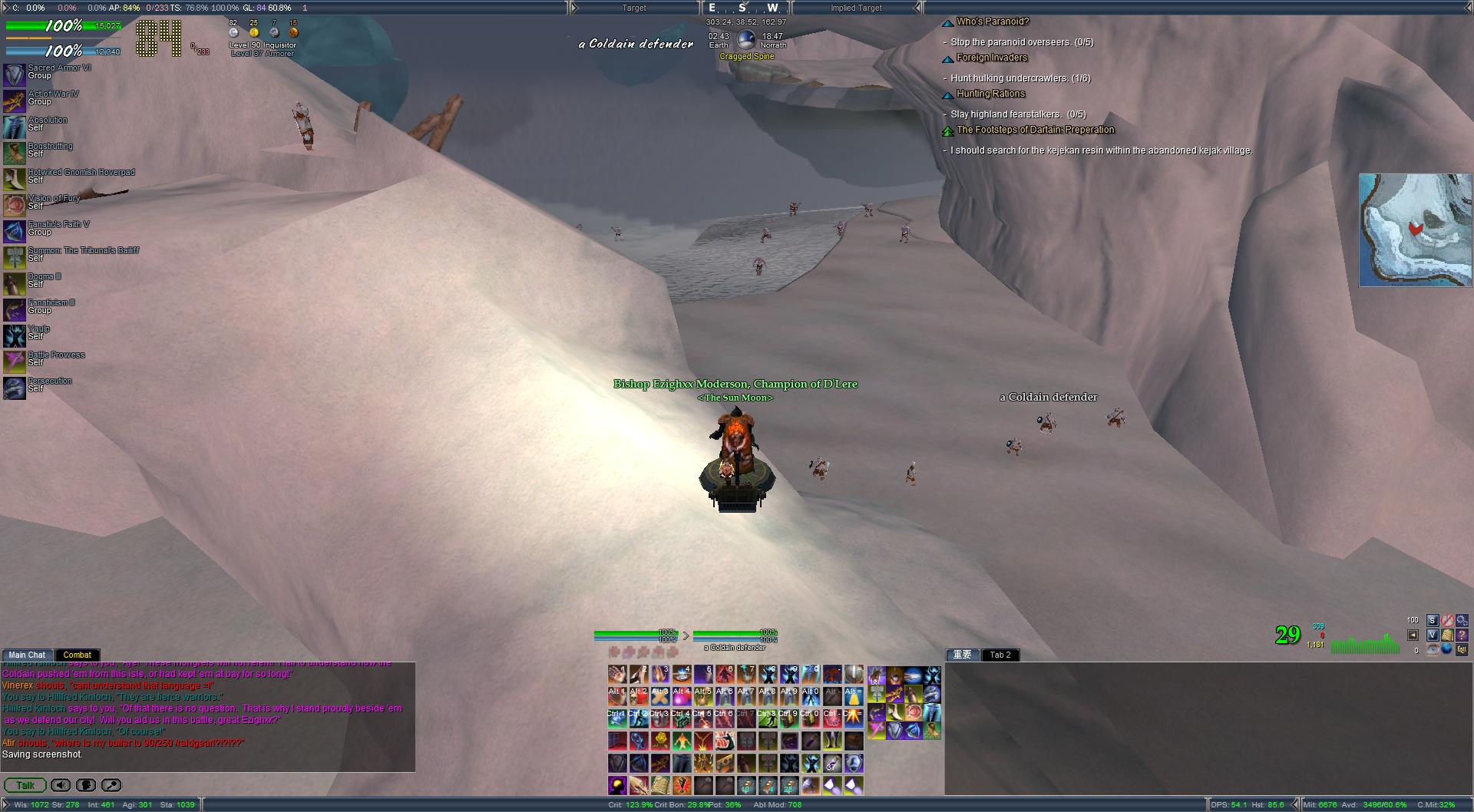Image resolution: width=1474 pixels, height=812 pixels.
Task: Open the gears settings icon
Action: 1462,620
